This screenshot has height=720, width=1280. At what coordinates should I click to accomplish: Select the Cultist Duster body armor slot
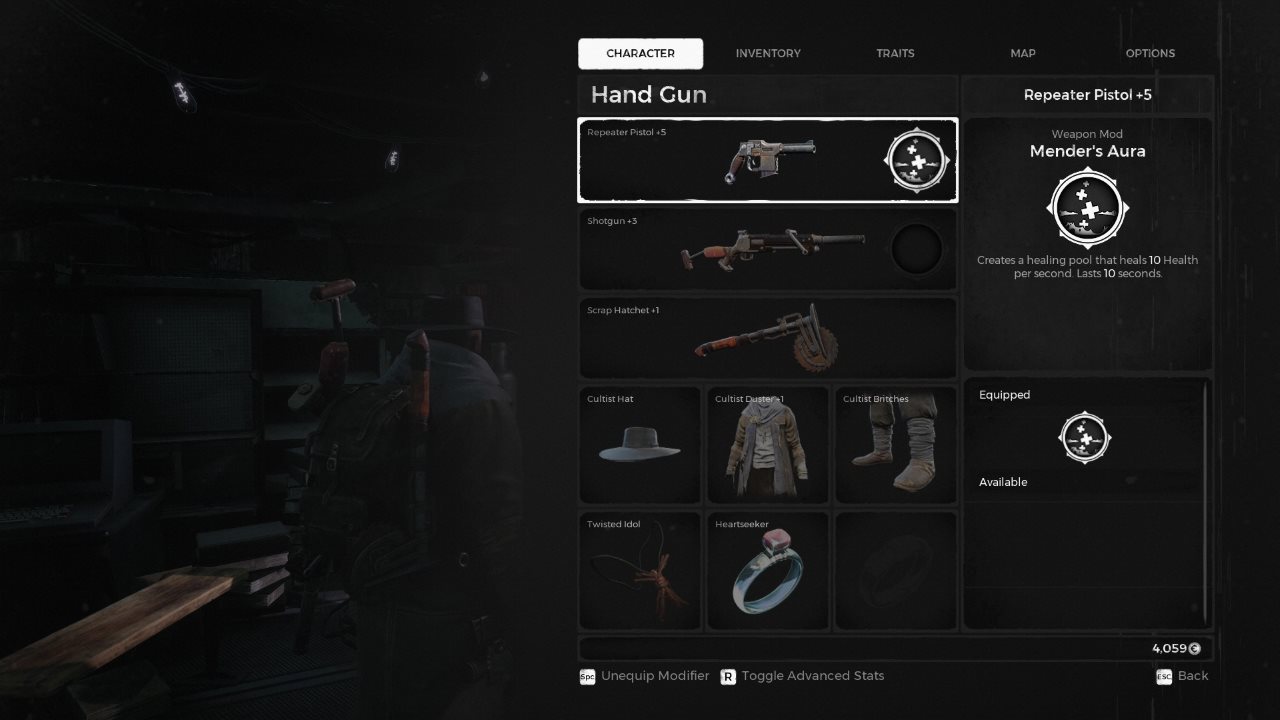click(768, 445)
